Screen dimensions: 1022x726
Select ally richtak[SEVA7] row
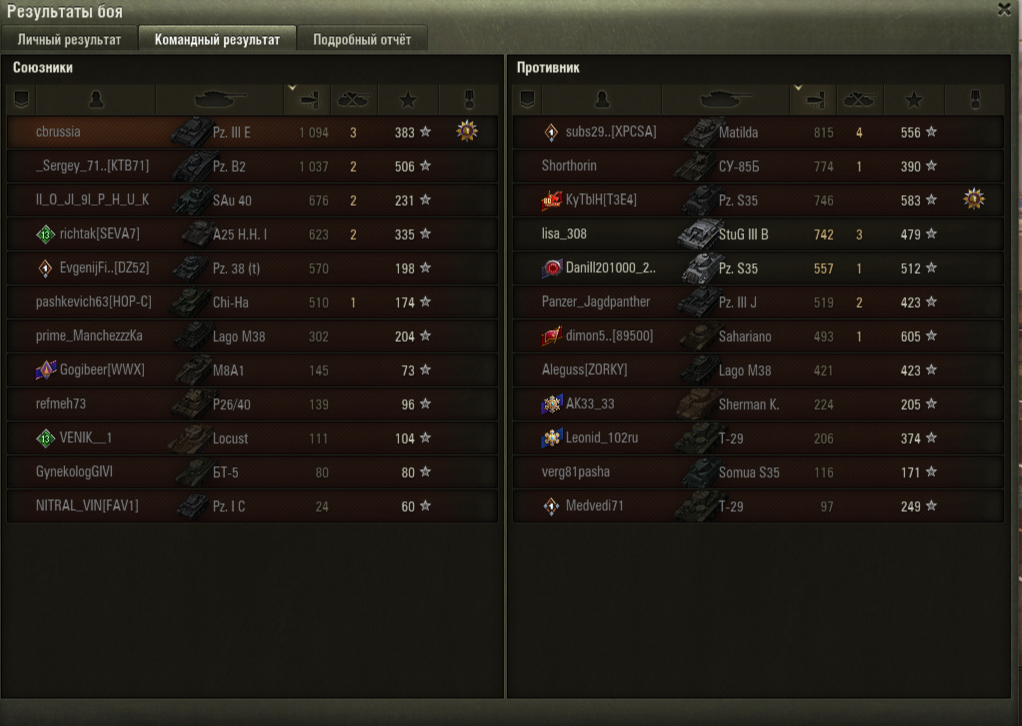coord(100,234)
